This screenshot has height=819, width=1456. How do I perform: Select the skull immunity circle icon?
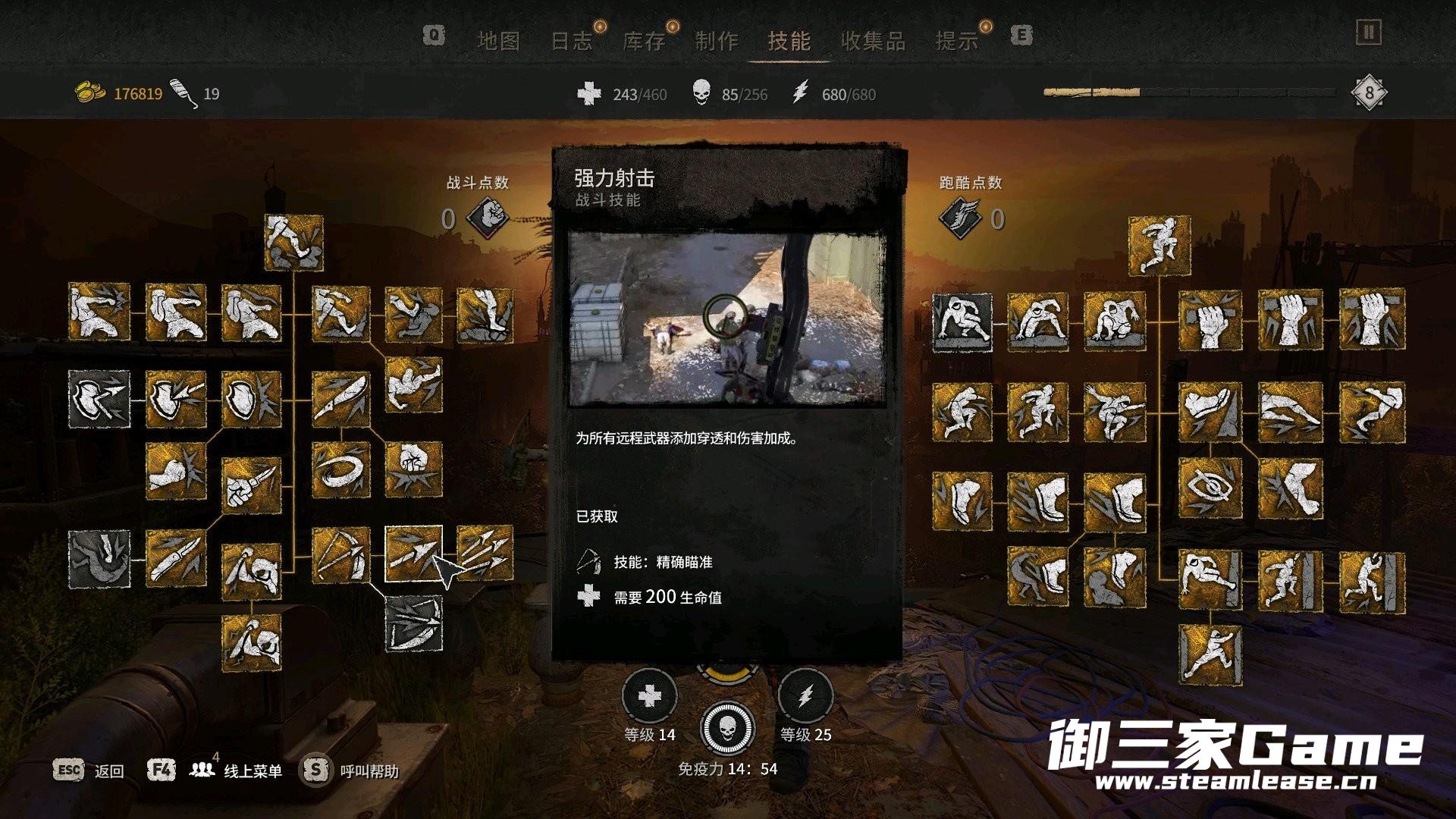point(727,728)
